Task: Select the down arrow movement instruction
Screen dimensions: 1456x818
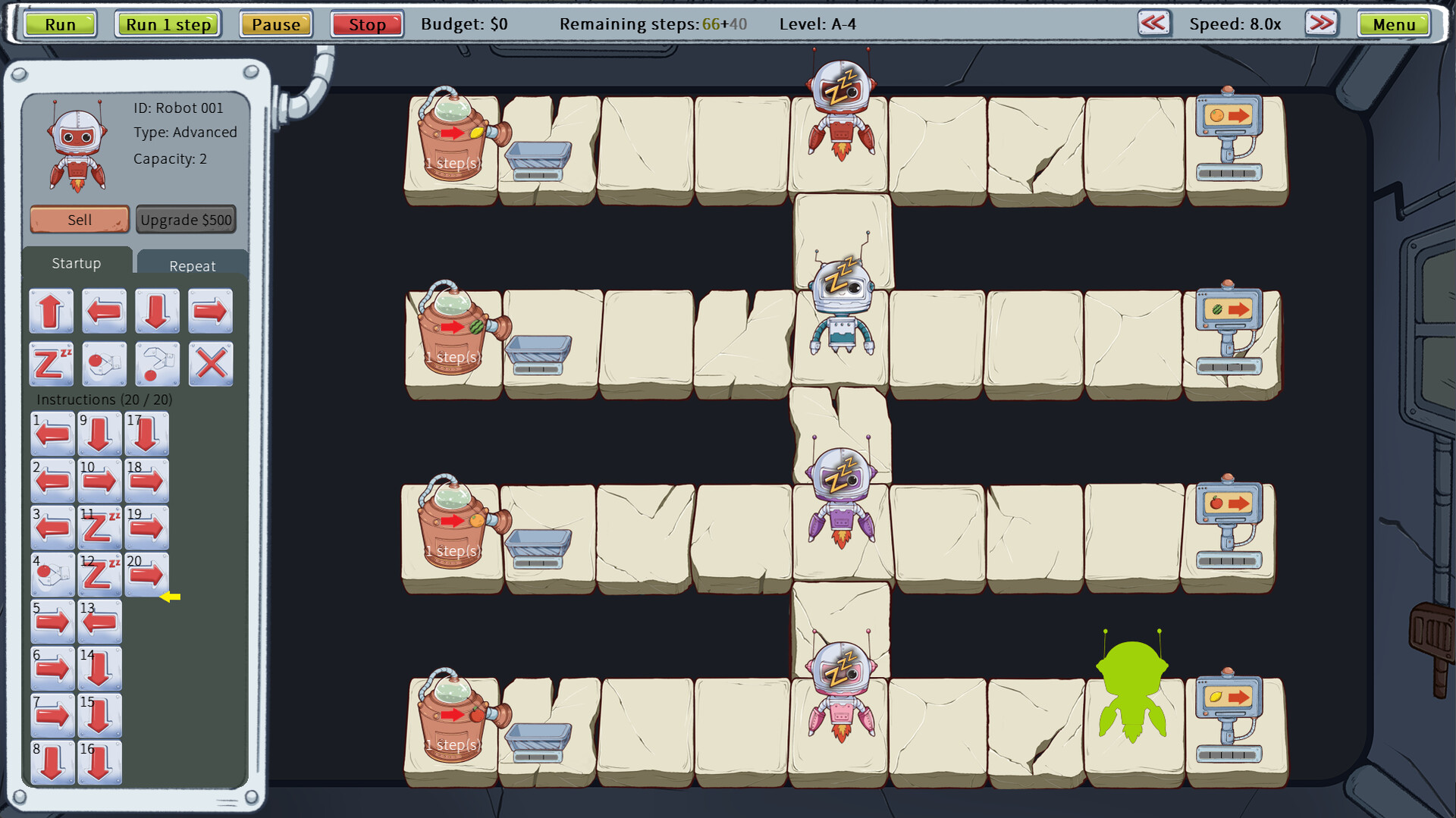Action: [157, 311]
